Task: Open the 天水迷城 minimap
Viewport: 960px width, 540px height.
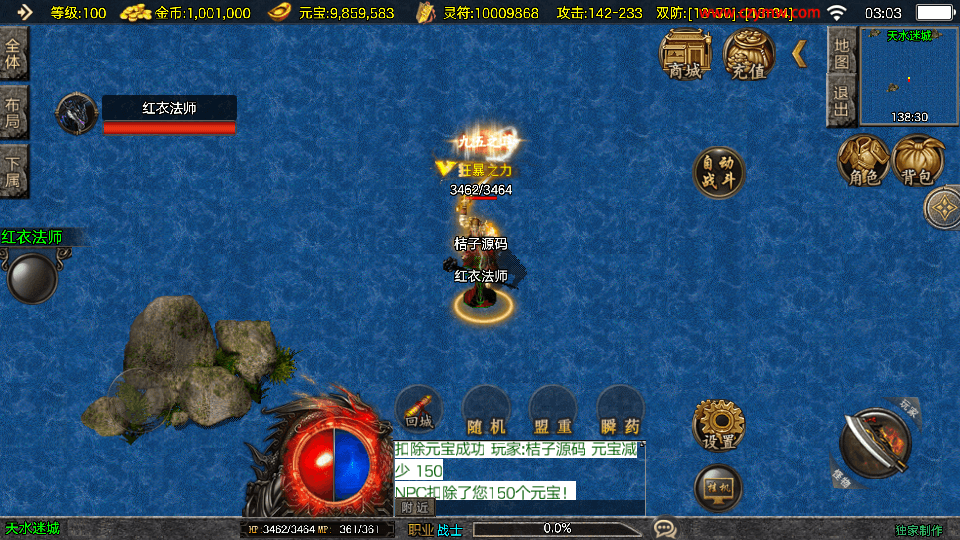Action: tap(909, 76)
